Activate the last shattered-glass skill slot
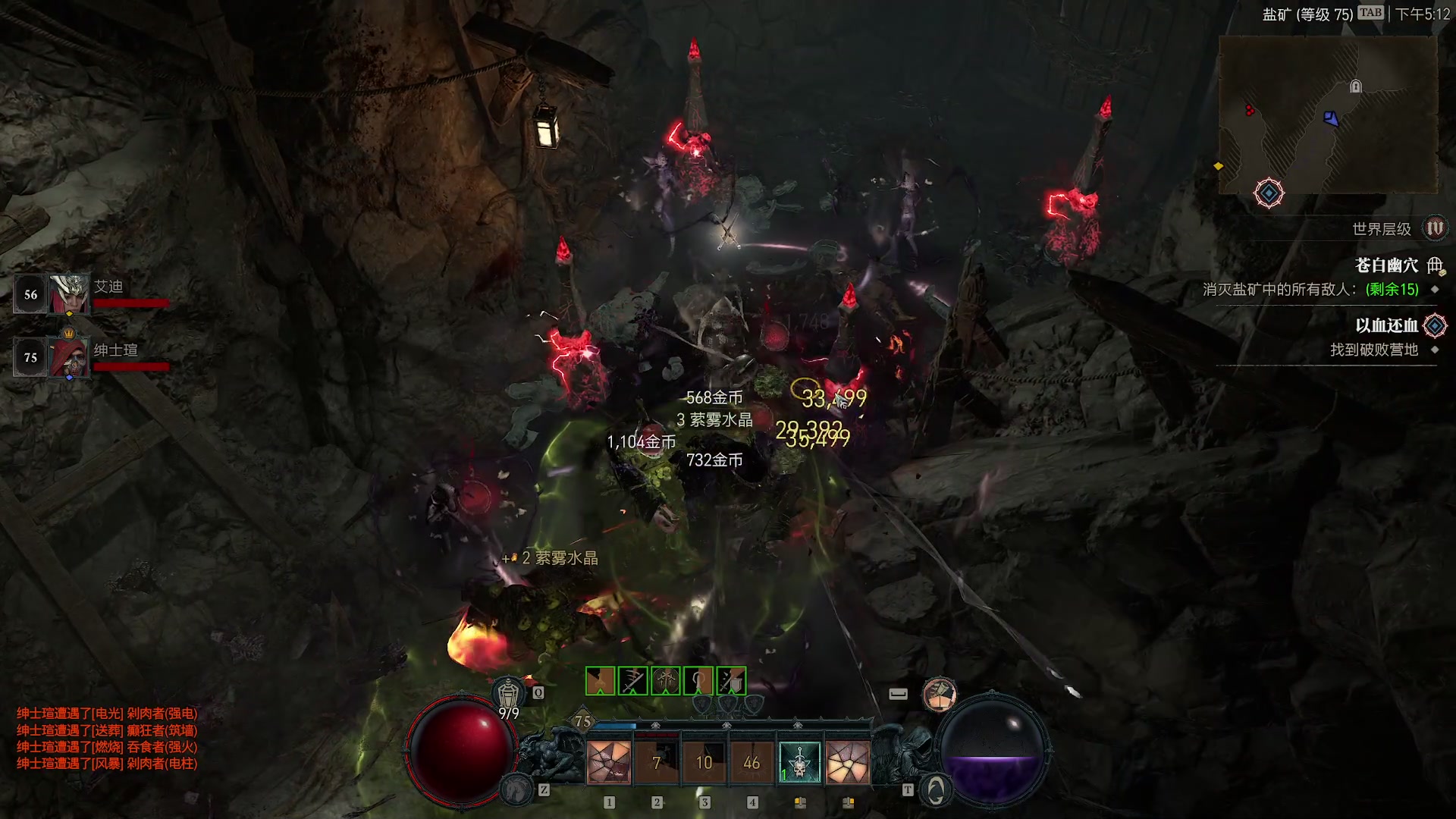Screen dimensions: 1456x819 pyautogui.click(x=847, y=762)
